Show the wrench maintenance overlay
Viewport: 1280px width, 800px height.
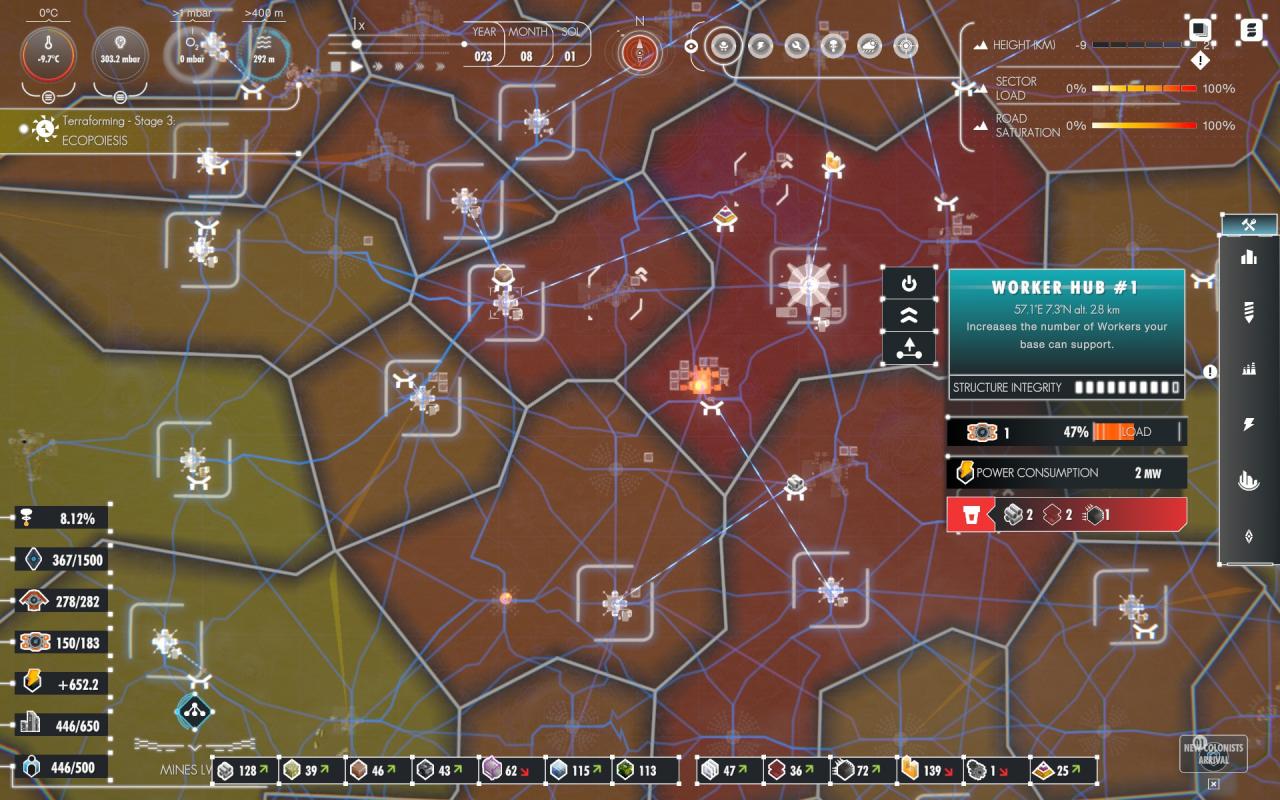pyautogui.click(x=796, y=46)
